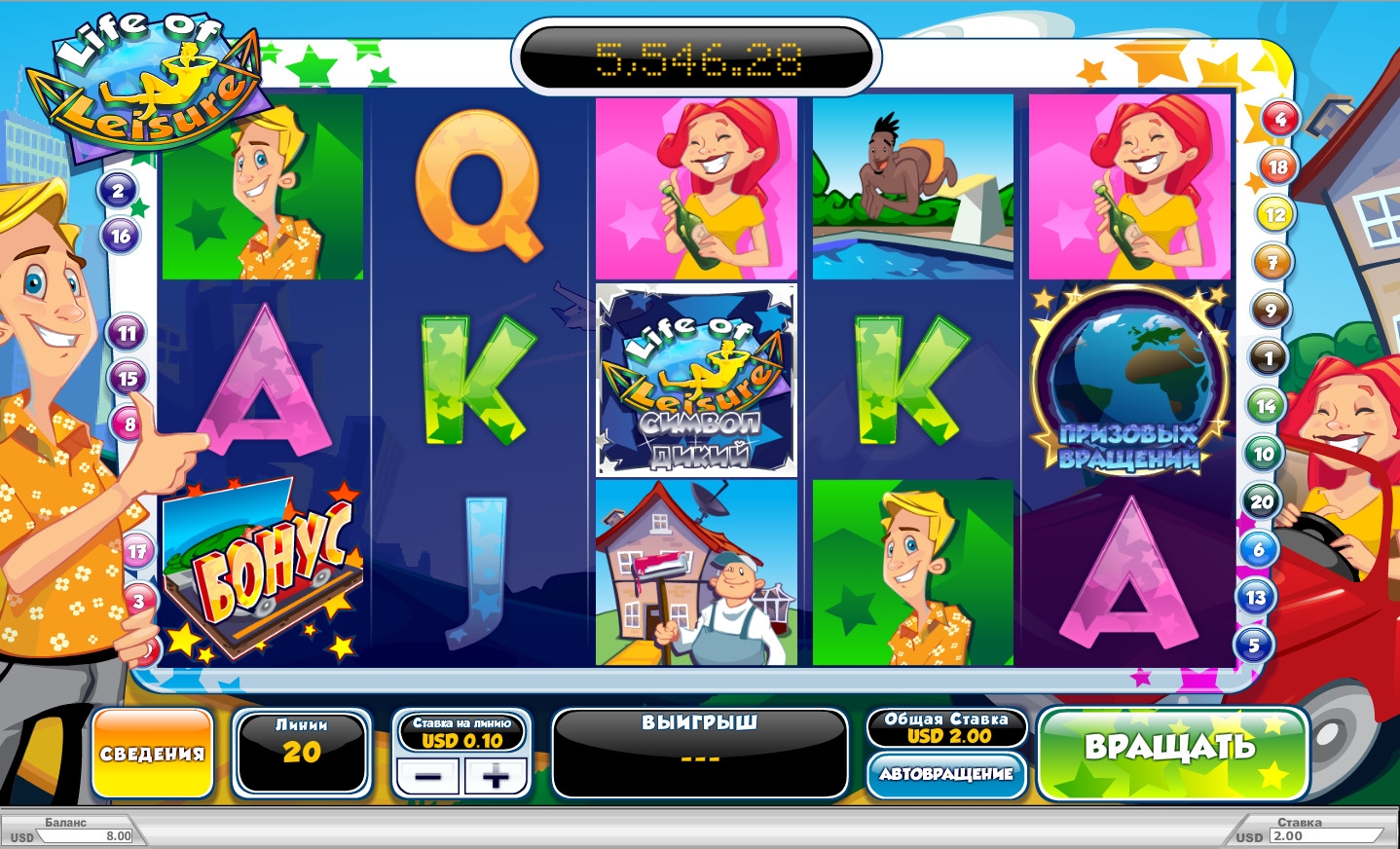Viewport: 1400px width, 849px height.
Task: Select payline 13 blue marker
Action: point(1256,597)
